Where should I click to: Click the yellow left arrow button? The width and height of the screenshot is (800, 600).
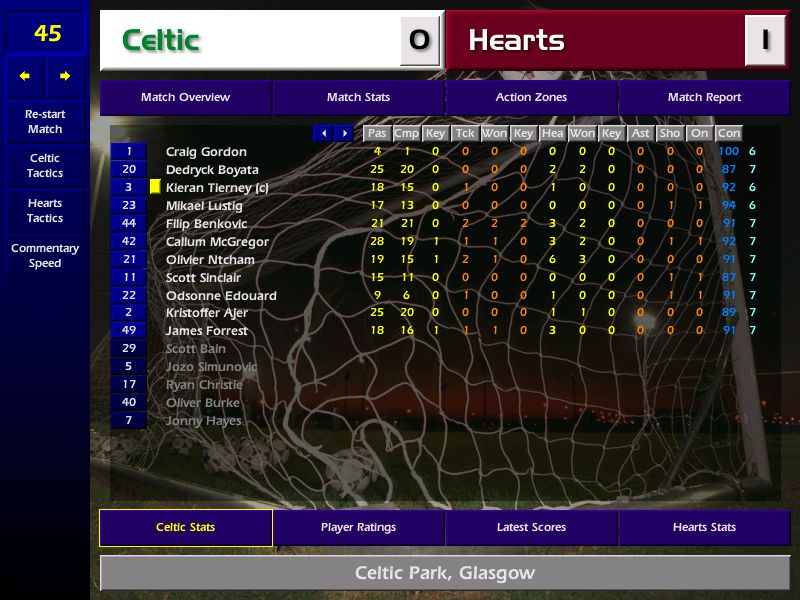25,76
